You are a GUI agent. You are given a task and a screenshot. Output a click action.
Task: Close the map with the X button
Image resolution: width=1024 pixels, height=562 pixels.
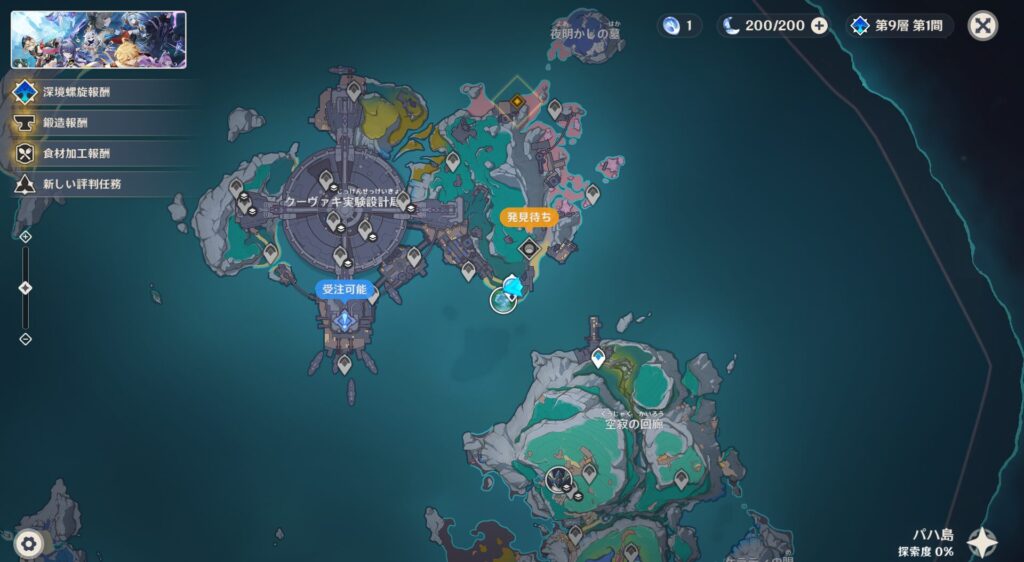pos(982,26)
